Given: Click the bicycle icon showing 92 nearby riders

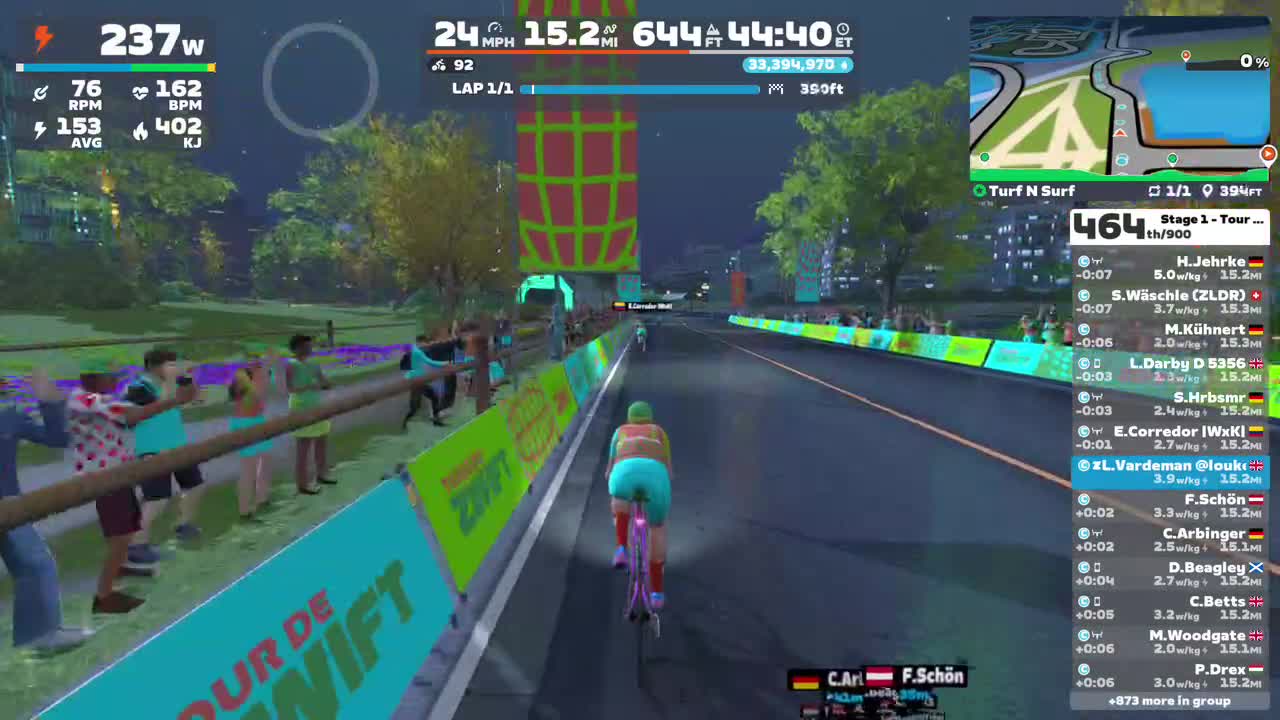Looking at the screenshot, I should 438,65.
